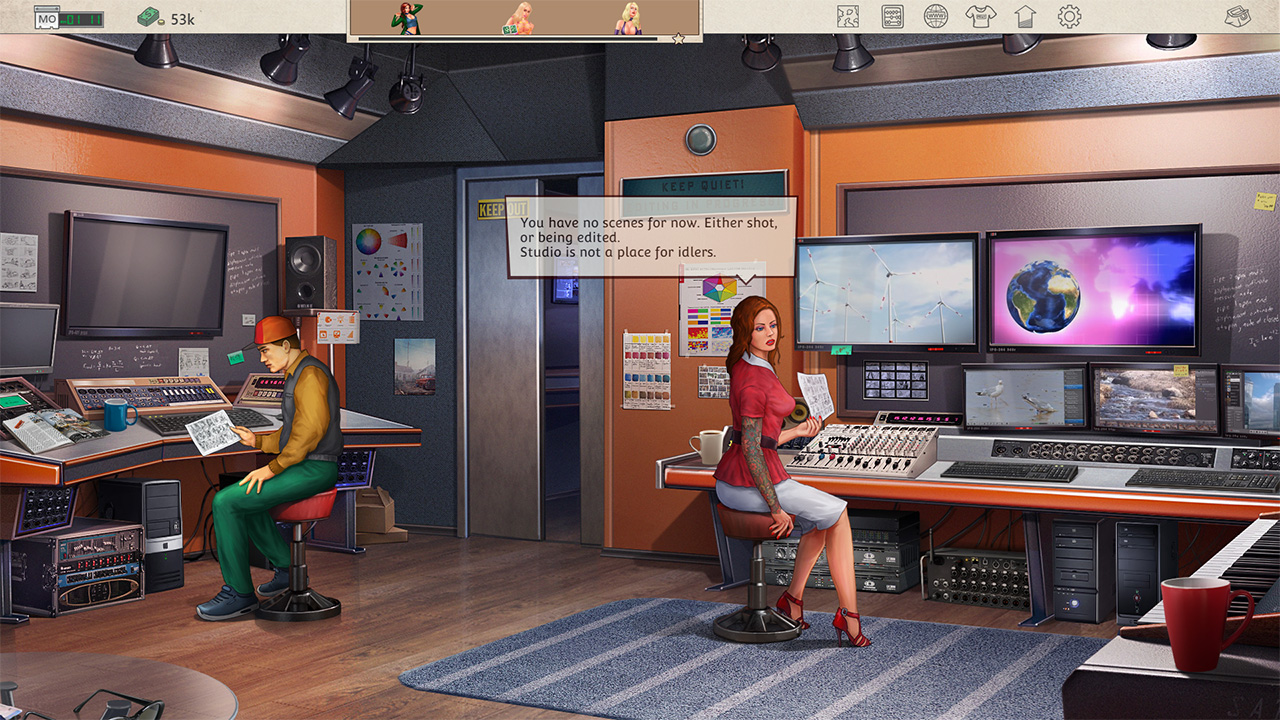The height and width of the screenshot is (720, 1280).
Task: Toggle the favorite star on the actress banner
Action: (678, 39)
